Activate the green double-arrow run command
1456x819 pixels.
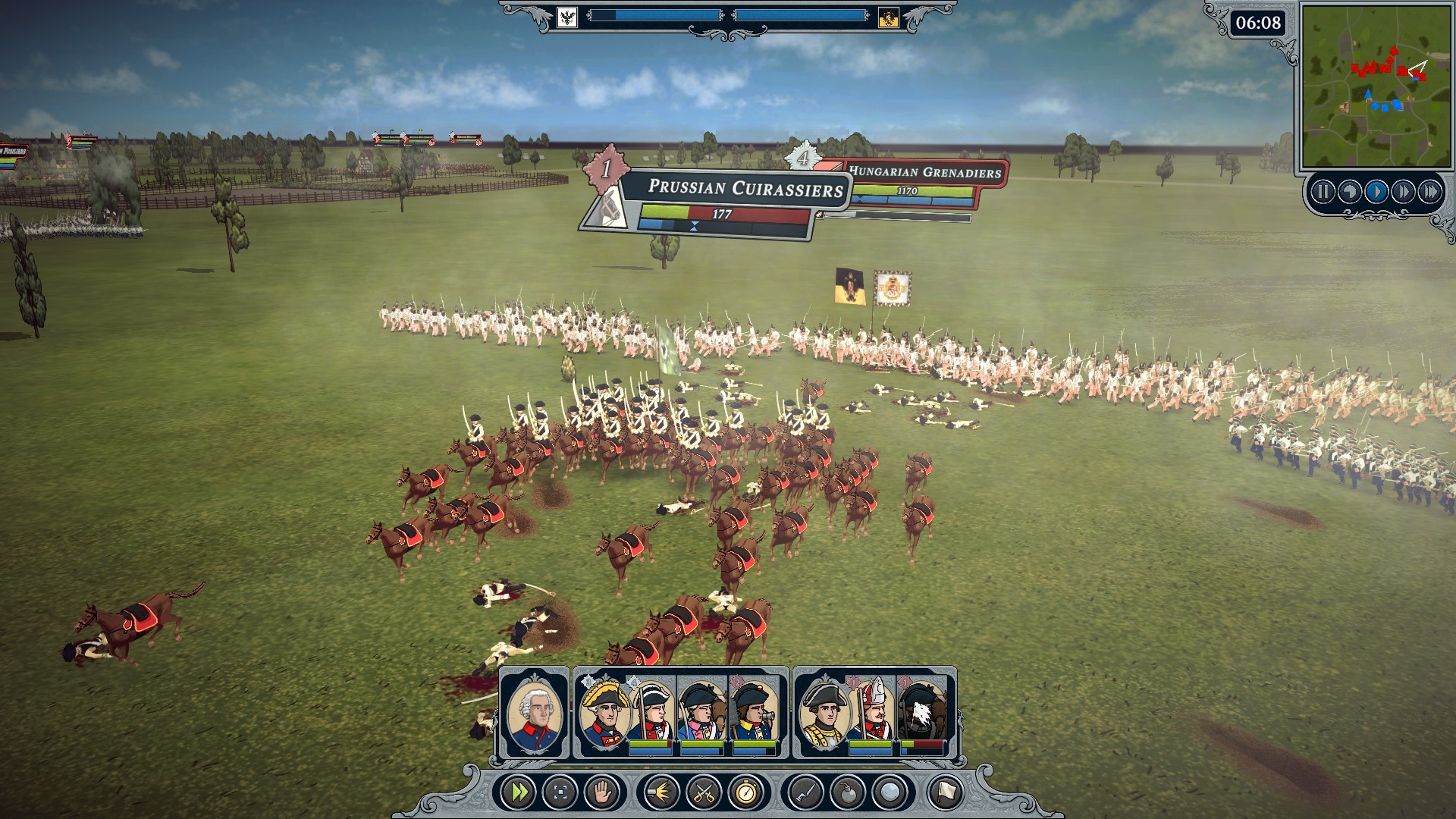click(x=520, y=793)
